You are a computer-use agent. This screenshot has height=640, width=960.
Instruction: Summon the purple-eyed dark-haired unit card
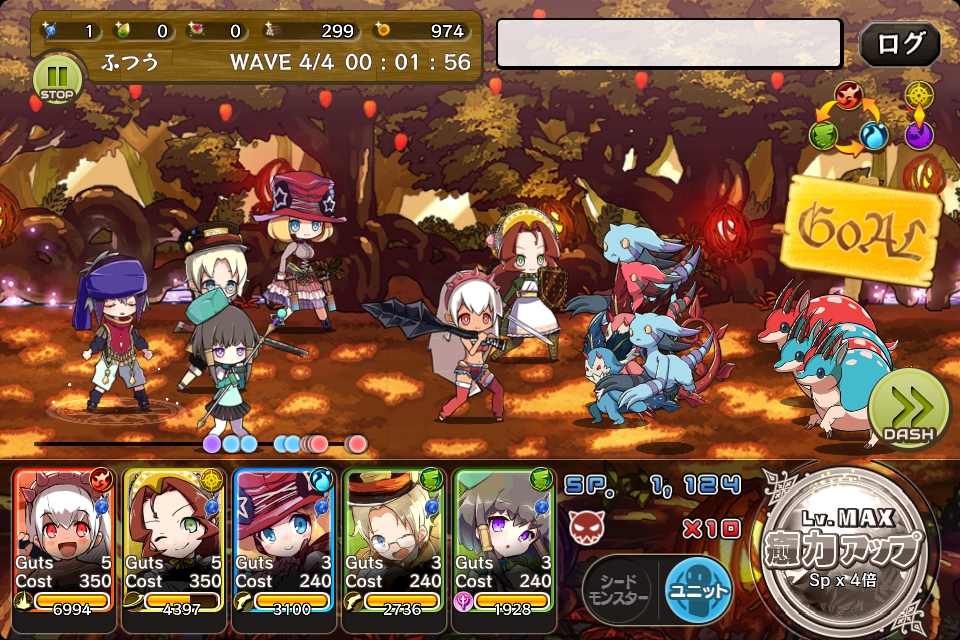(x=505, y=540)
